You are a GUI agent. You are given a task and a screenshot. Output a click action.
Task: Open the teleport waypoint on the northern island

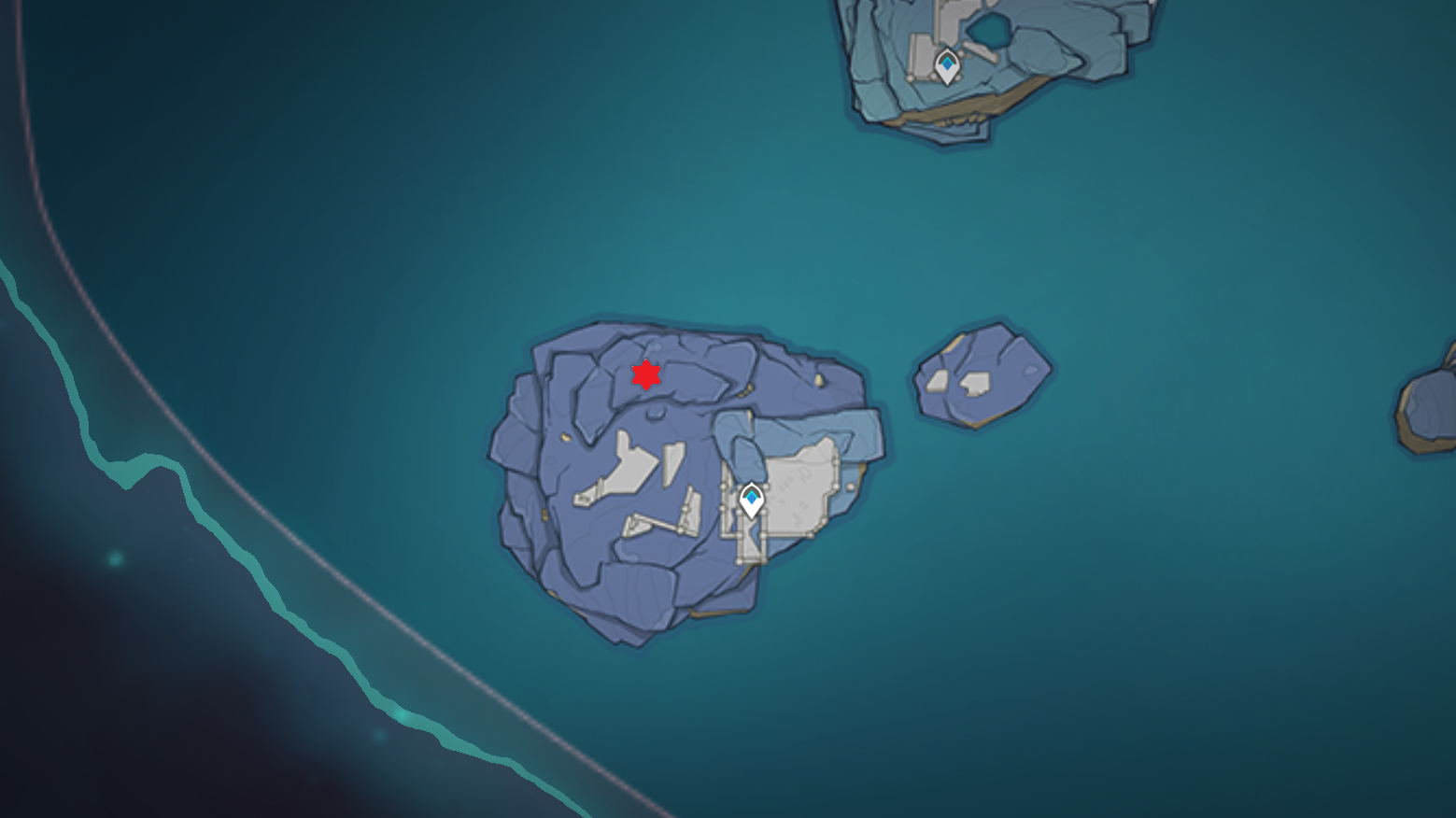pos(946,63)
